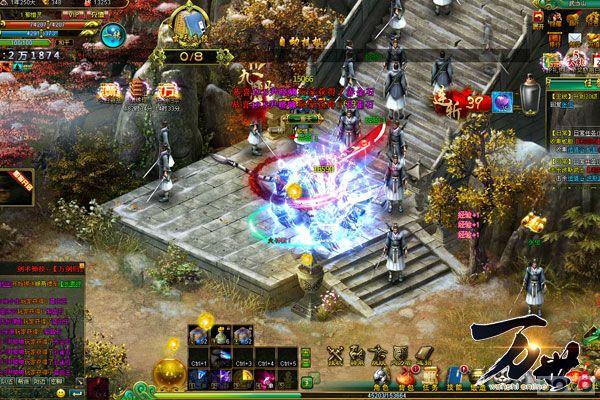Open the blue book quest icon above 0/8
Screen dimensions: 600x400
pyautogui.click(x=190, y=22)
